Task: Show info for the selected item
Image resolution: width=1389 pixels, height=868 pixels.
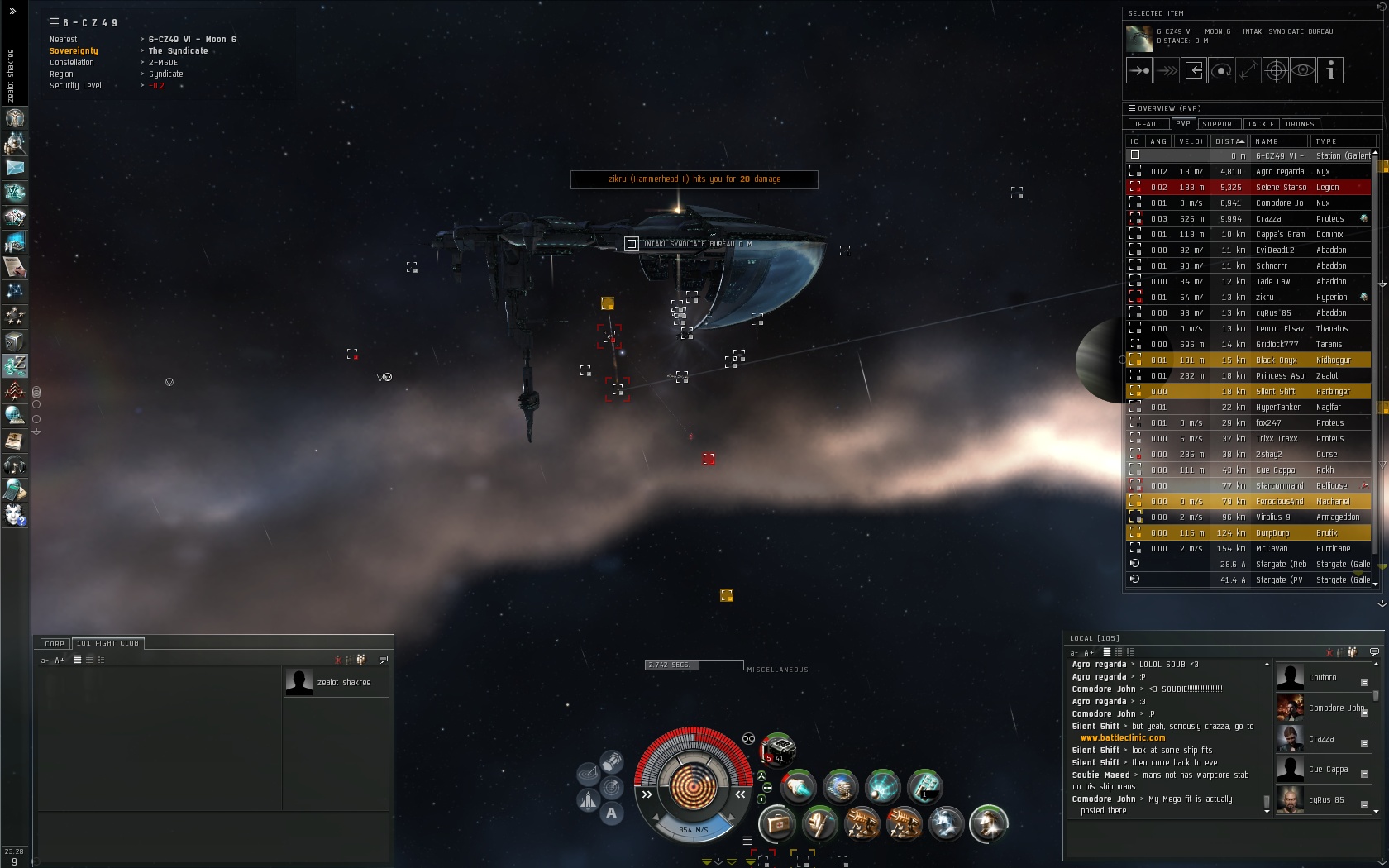Action: click(1330, 71)
